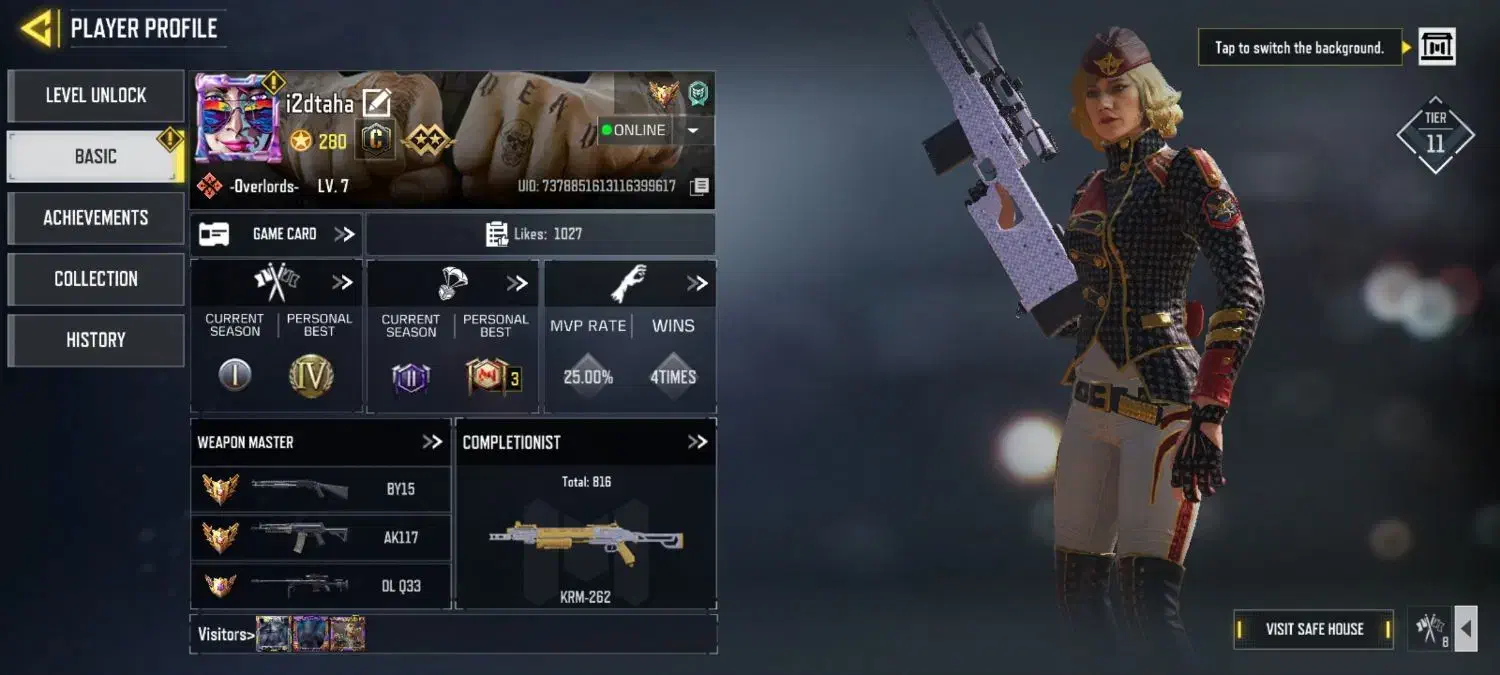The image size is (1500, 675).
Task: Open the Online status dropdown
Action: (x=693, y=130)
